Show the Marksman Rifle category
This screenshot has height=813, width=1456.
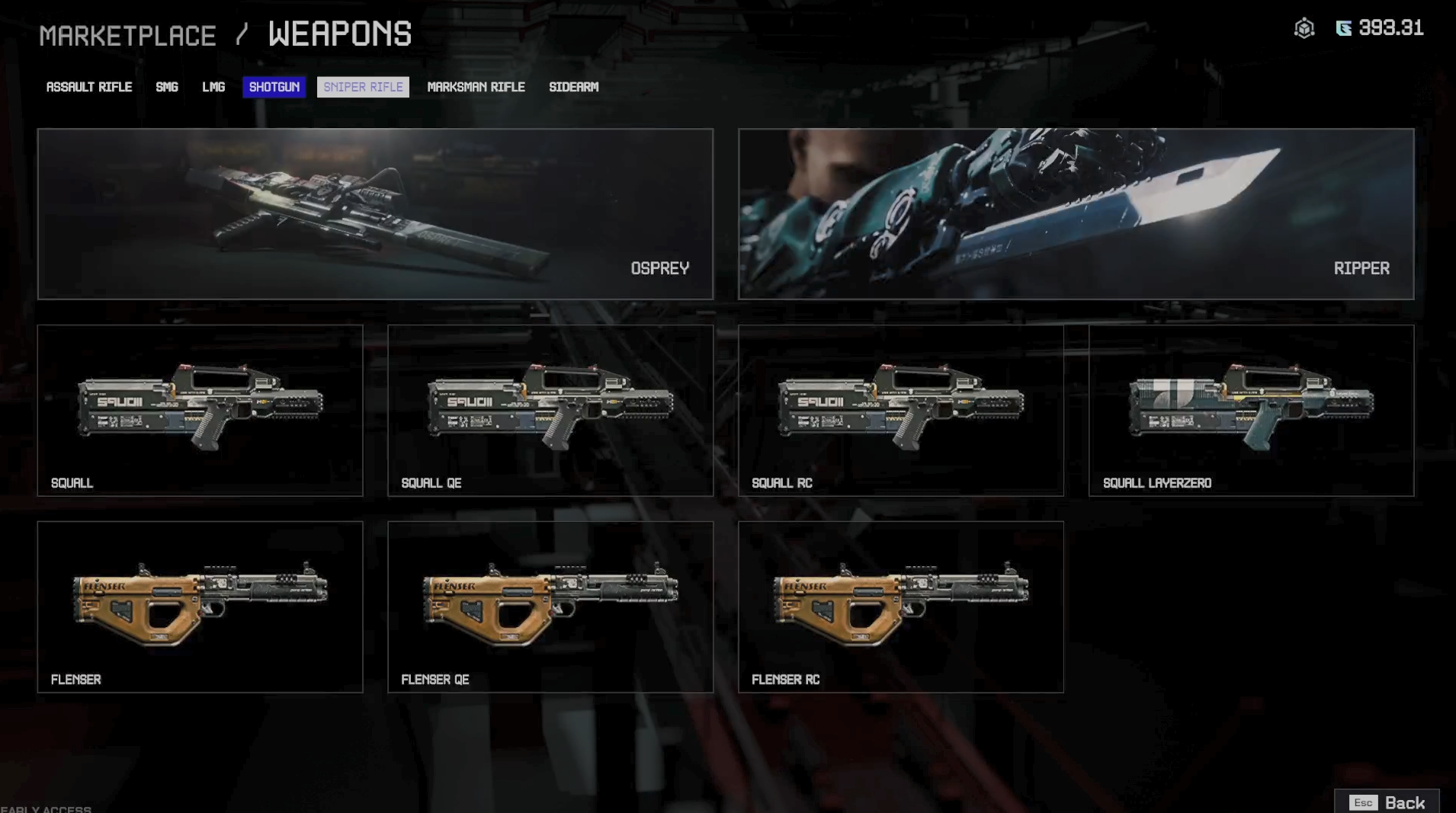click(476, 87)
